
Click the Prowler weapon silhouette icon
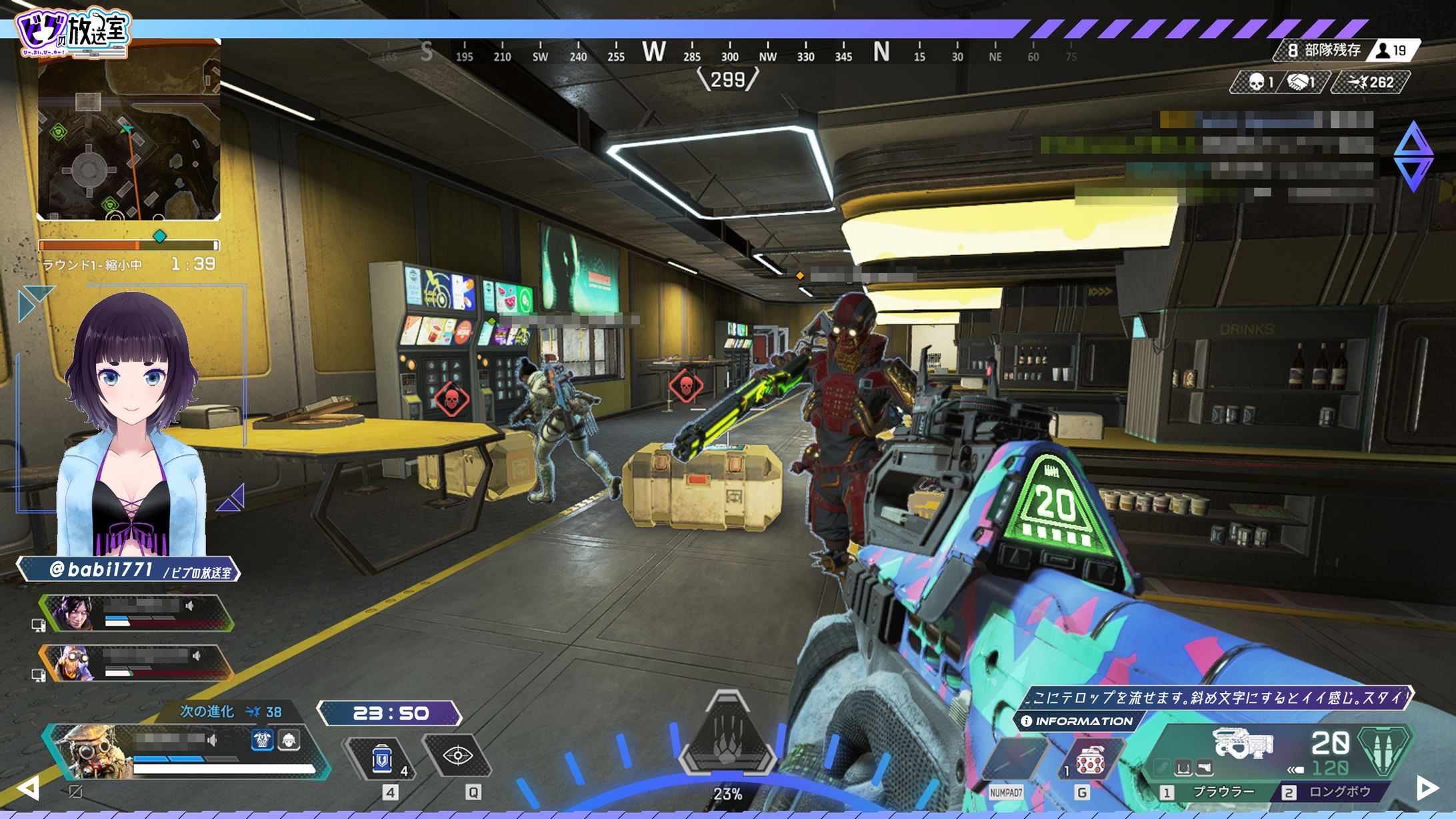pyautogui.click(x=1243, y=744)
